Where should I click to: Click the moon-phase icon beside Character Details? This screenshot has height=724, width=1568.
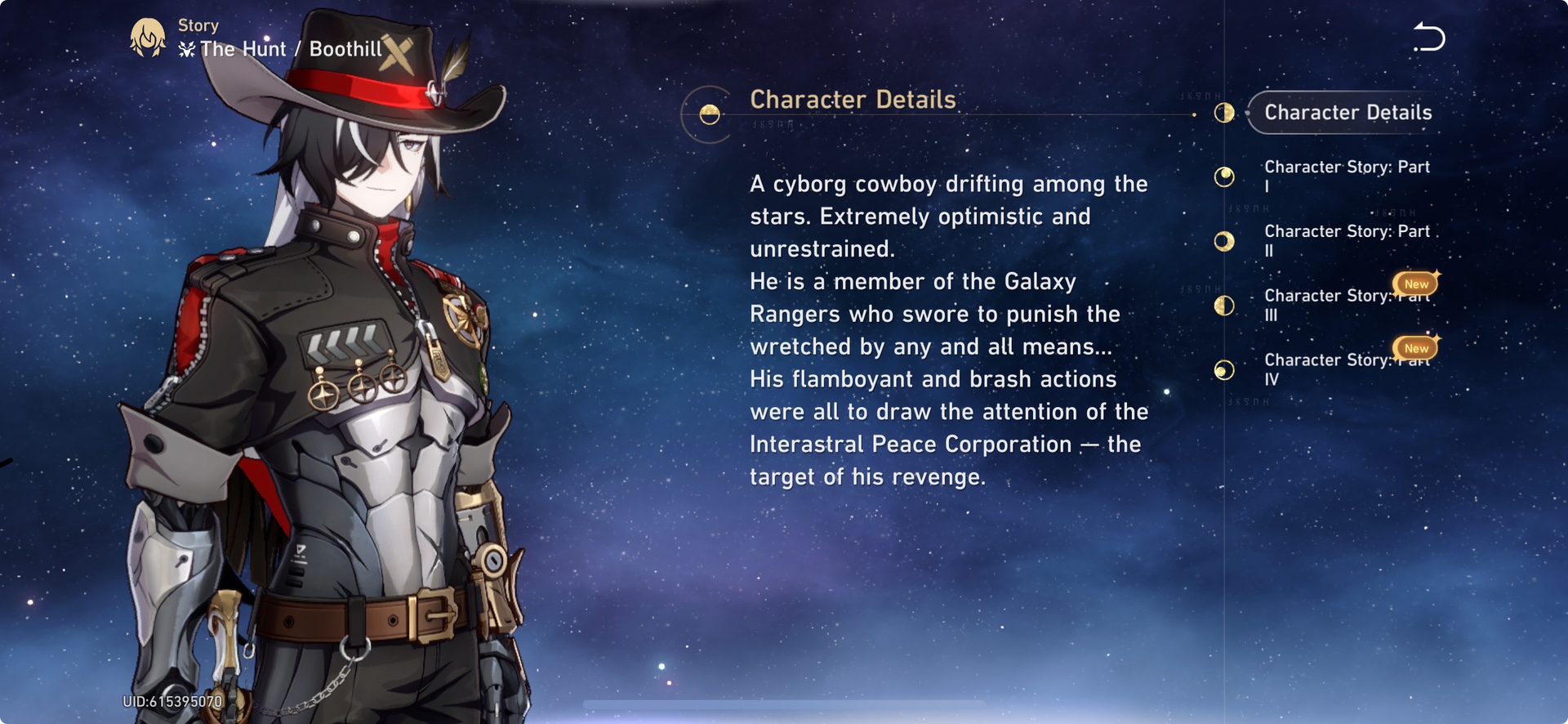tap(1224, 113)
